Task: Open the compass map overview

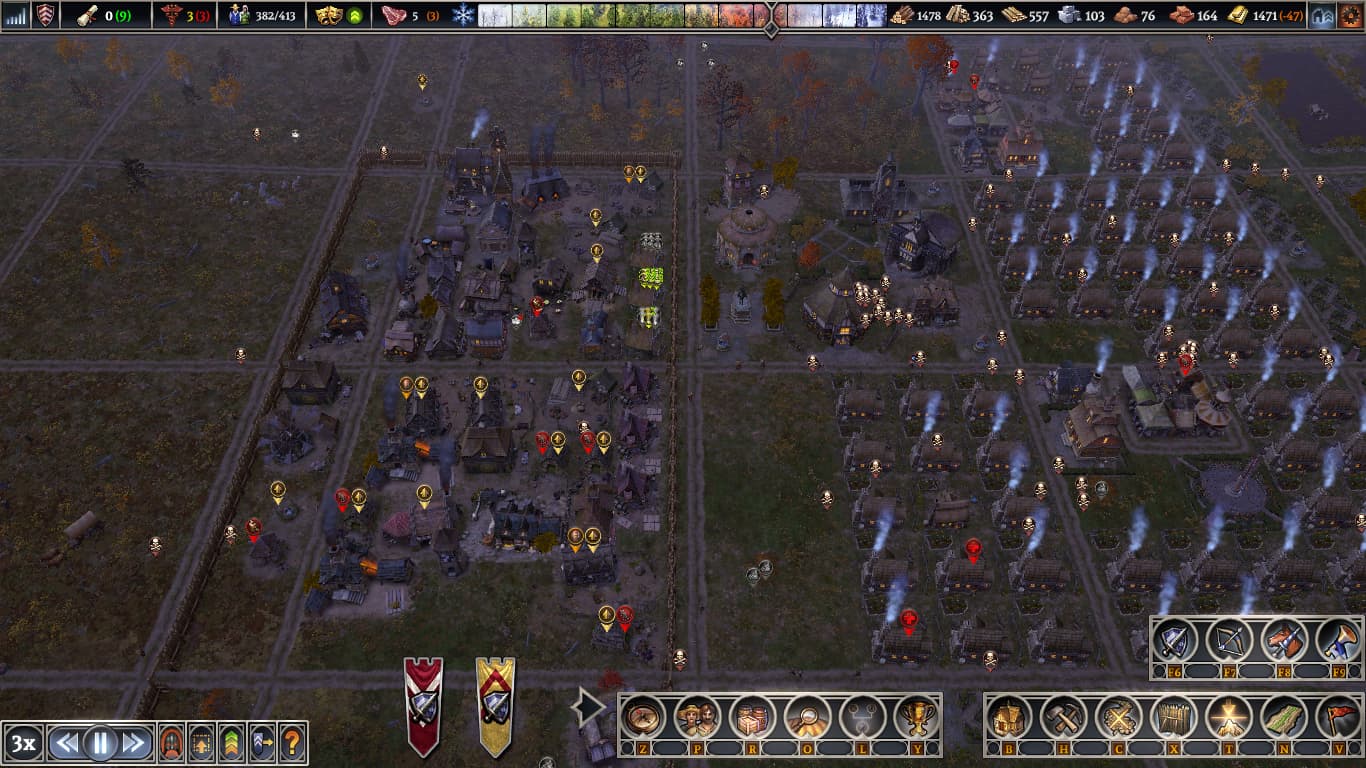Action: tap(644, 717)
